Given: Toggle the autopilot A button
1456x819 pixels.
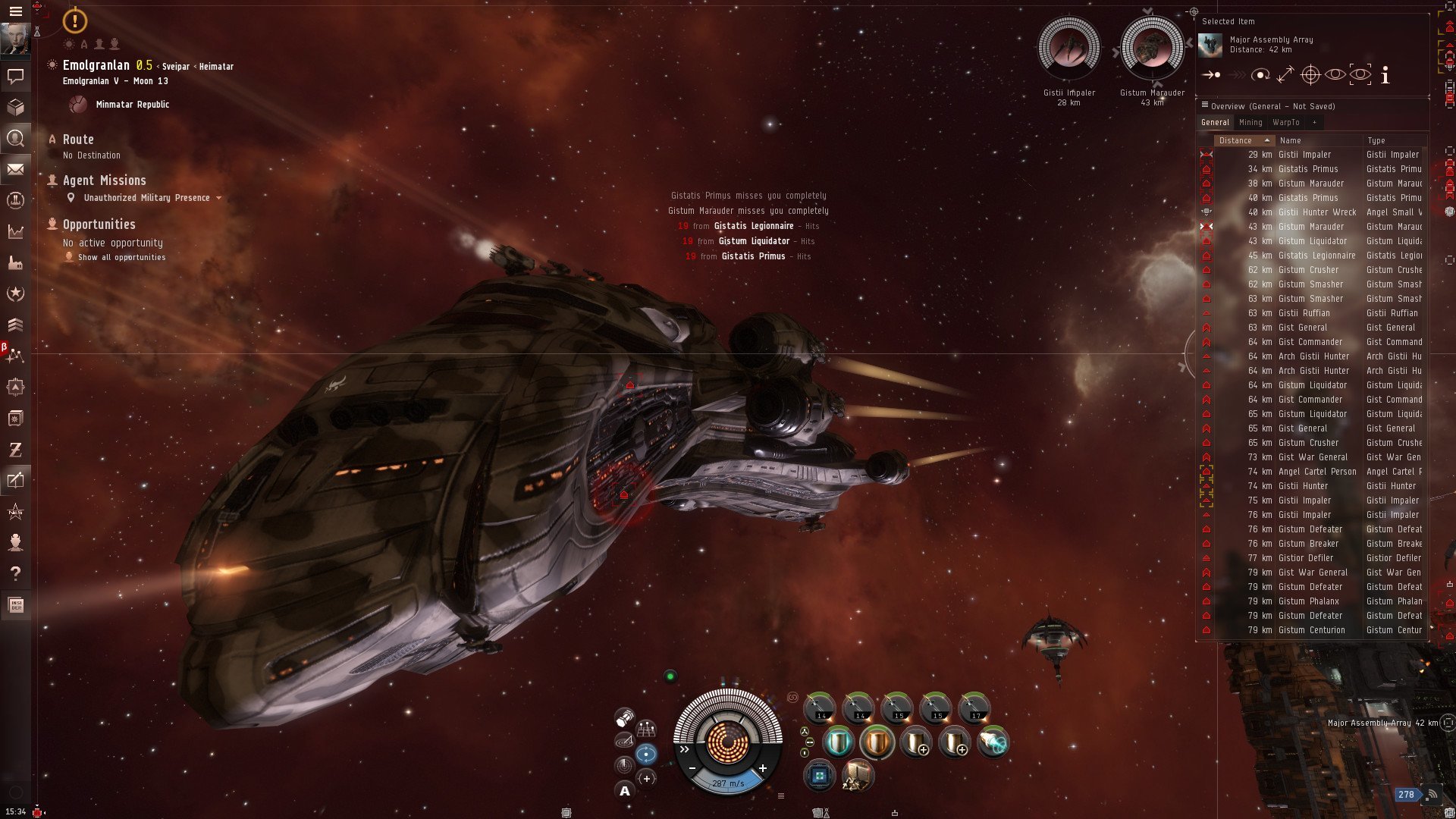Looking at the screenshot, I should pos(625,791).
